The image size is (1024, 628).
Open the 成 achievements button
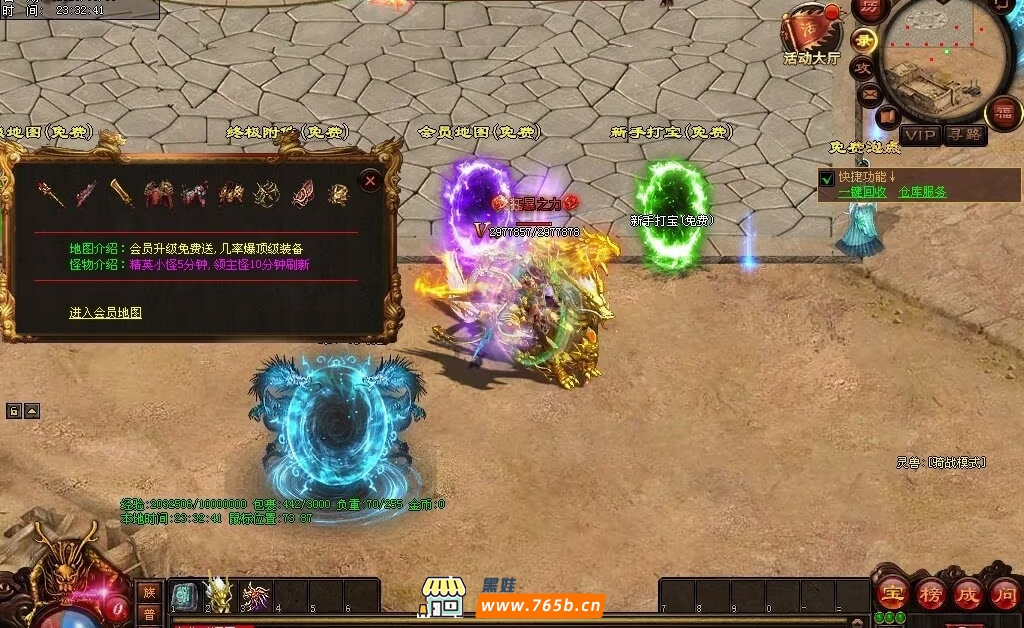(967, 593)
